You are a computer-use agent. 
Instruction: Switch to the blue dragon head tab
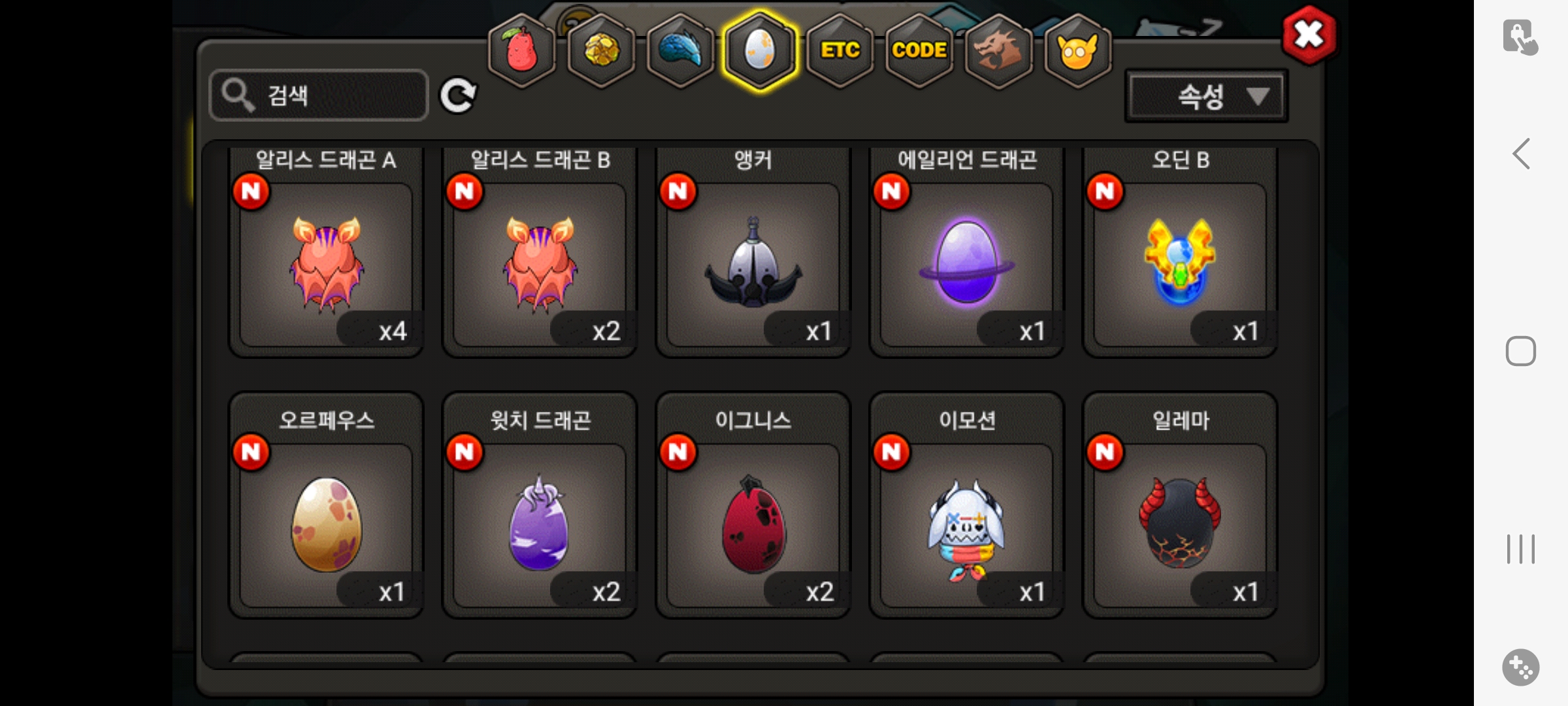pyautogui.click(x=680, y=51)
